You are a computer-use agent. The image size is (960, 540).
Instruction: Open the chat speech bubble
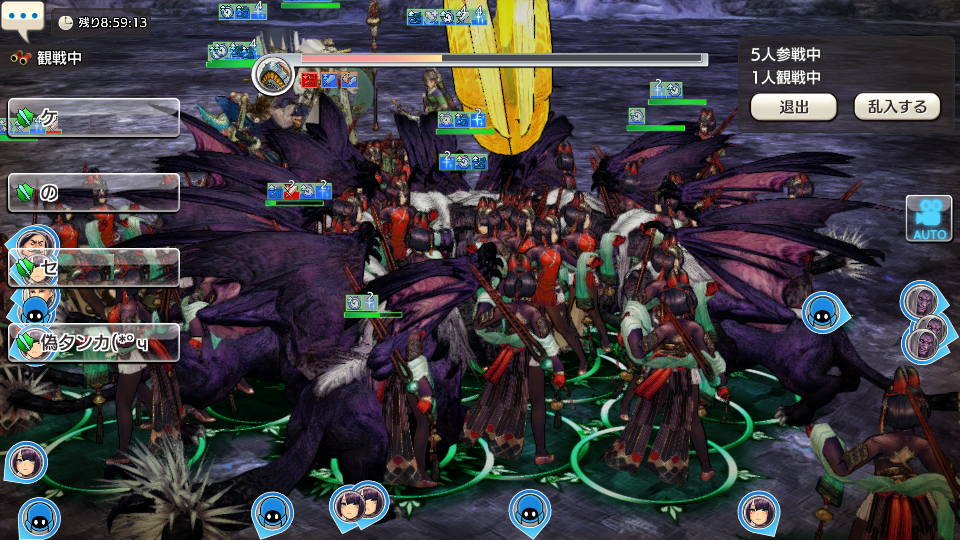pyautogui.click(x=23, y=17)
